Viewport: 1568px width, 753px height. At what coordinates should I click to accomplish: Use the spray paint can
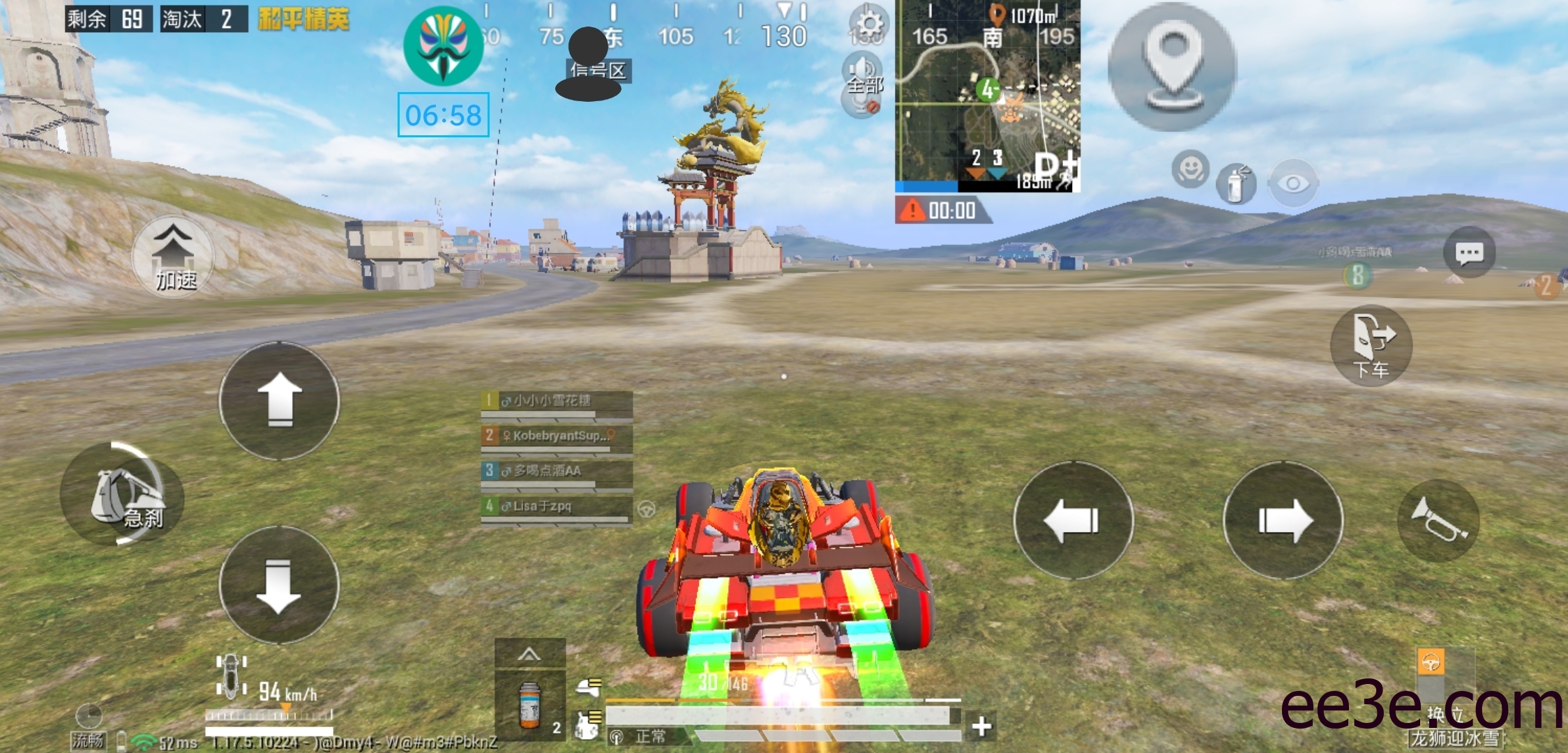click(1236, 184)
